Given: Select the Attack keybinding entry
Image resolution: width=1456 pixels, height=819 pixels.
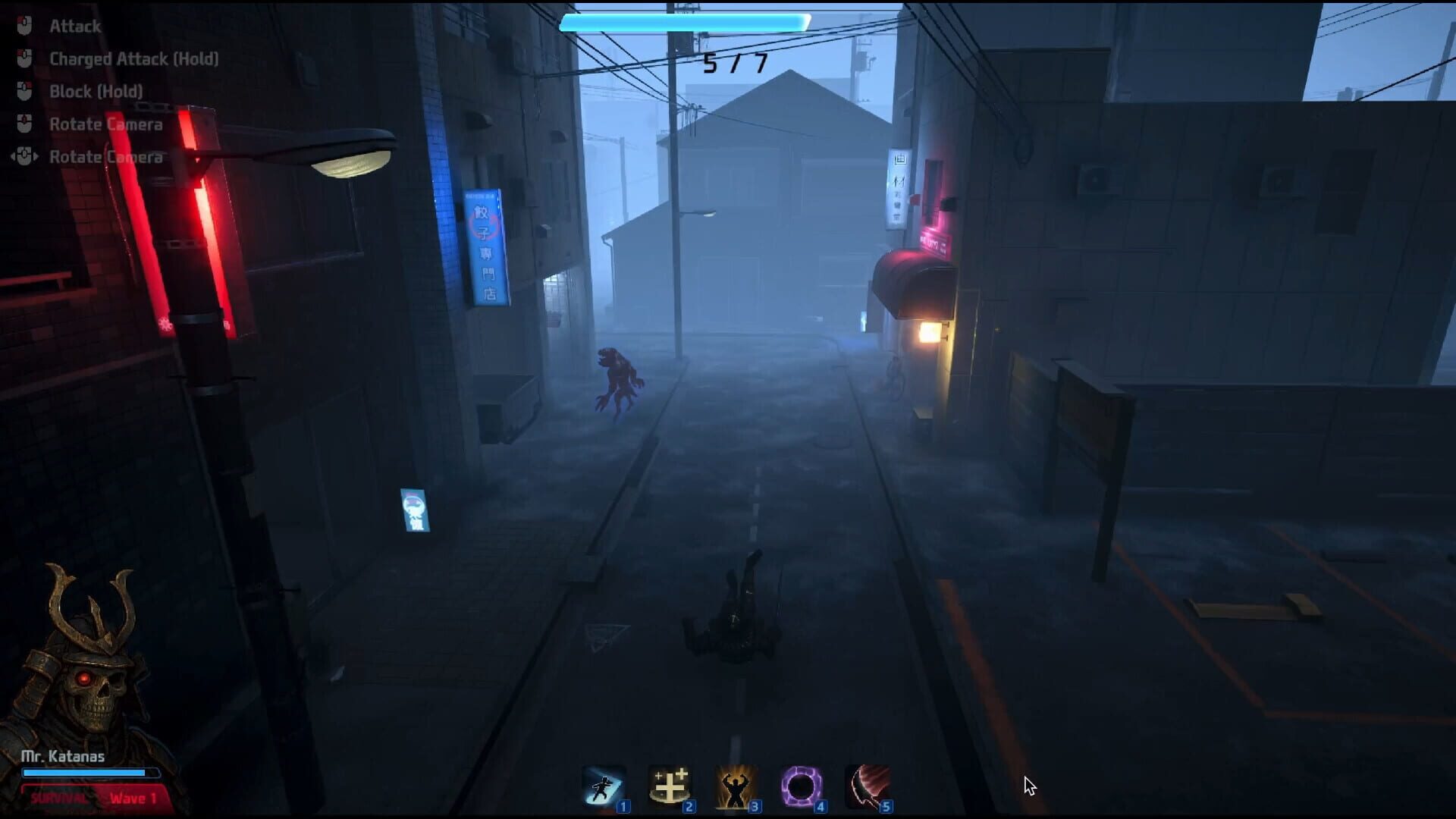Looking at the screenshot, I should [75, 26].
